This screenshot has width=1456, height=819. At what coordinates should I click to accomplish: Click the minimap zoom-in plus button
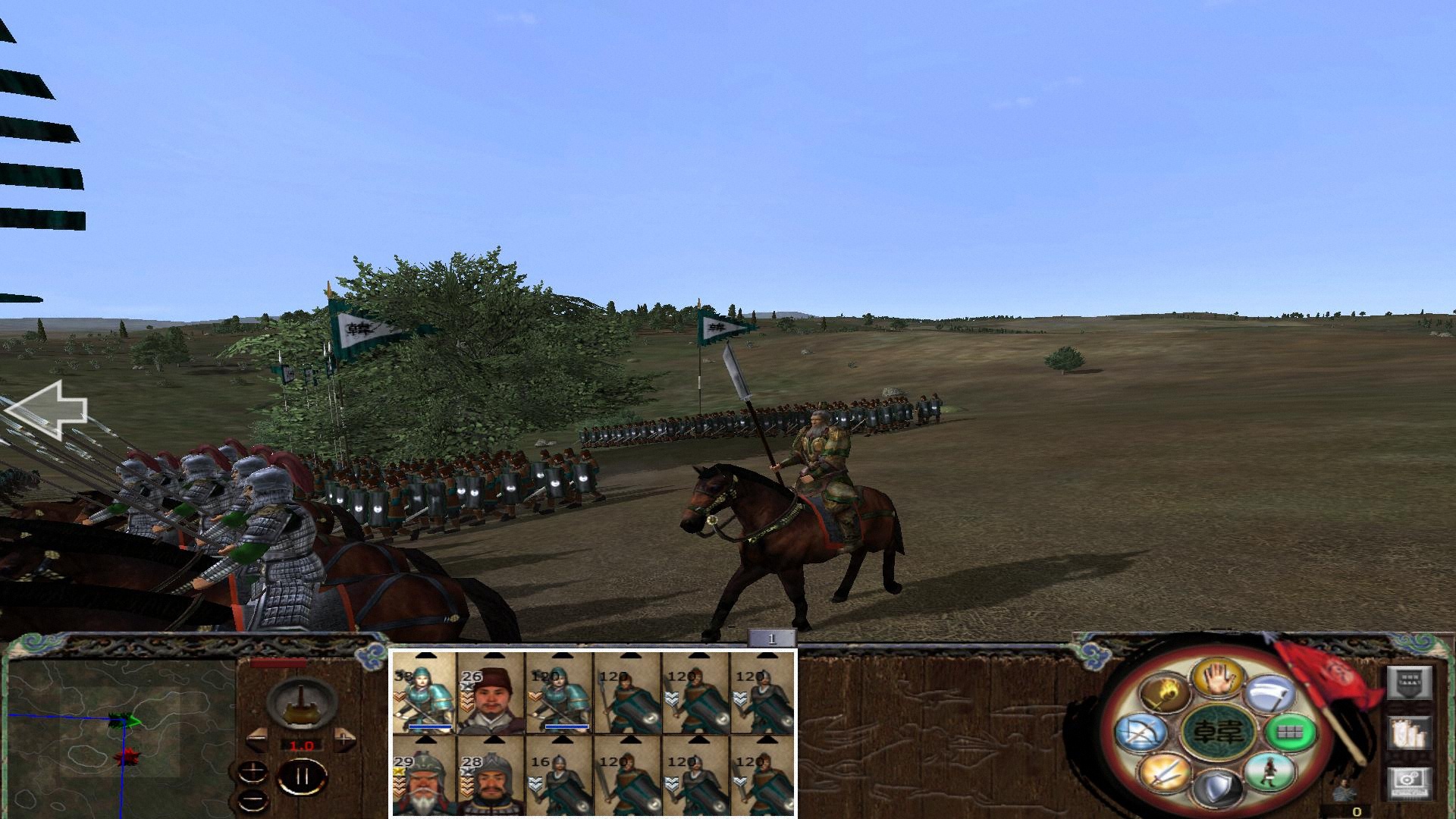253,772
